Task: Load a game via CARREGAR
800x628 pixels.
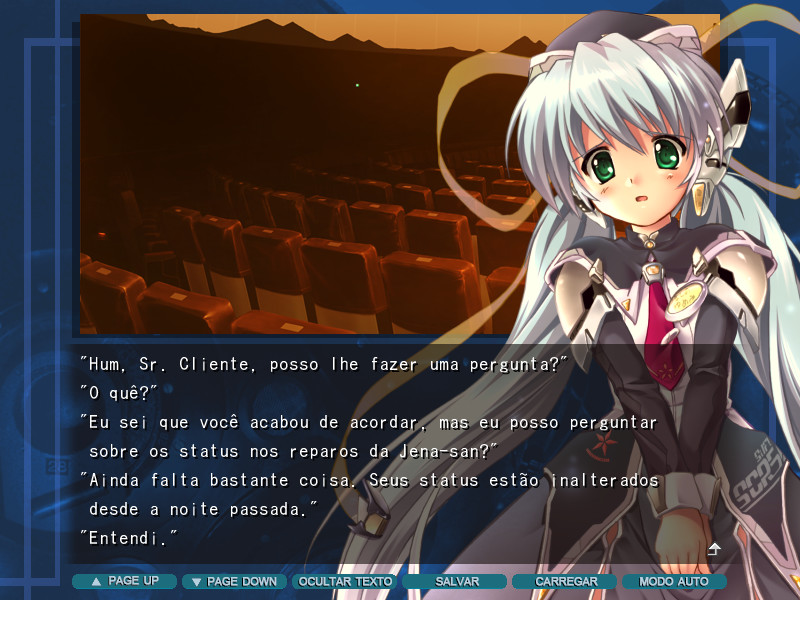Action: (565, 581)
